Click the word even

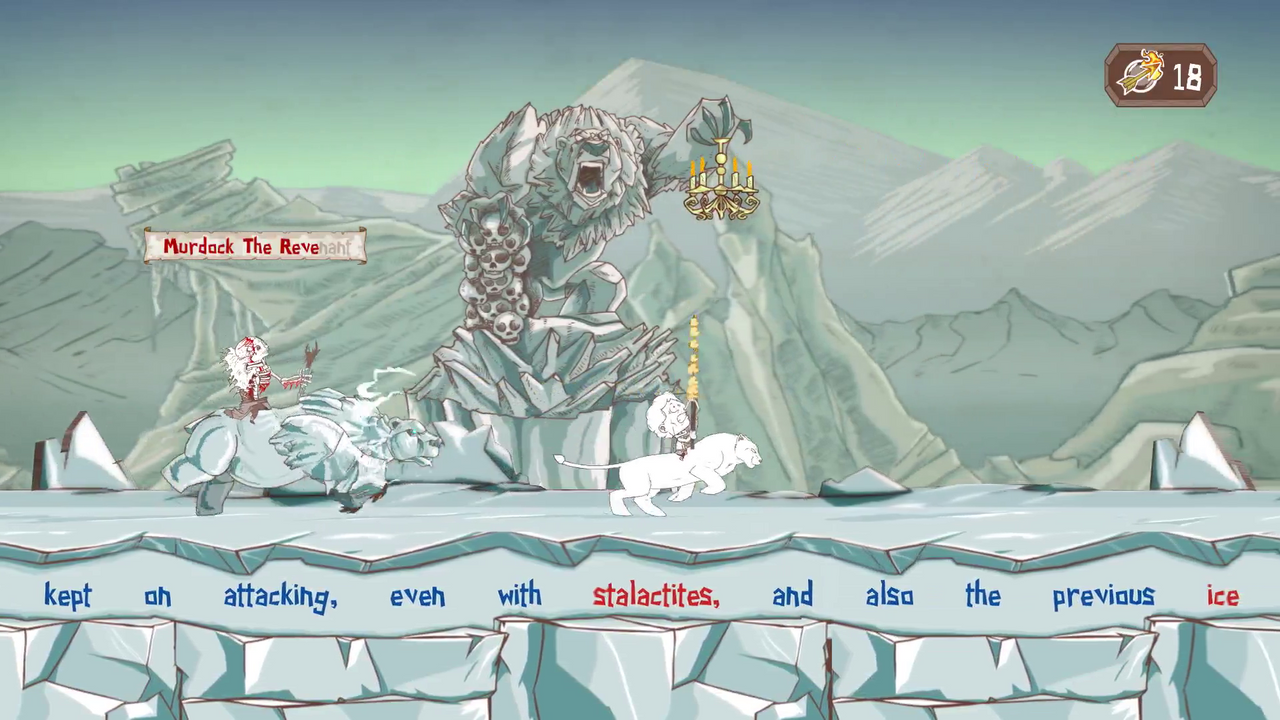tap(417, 596)
